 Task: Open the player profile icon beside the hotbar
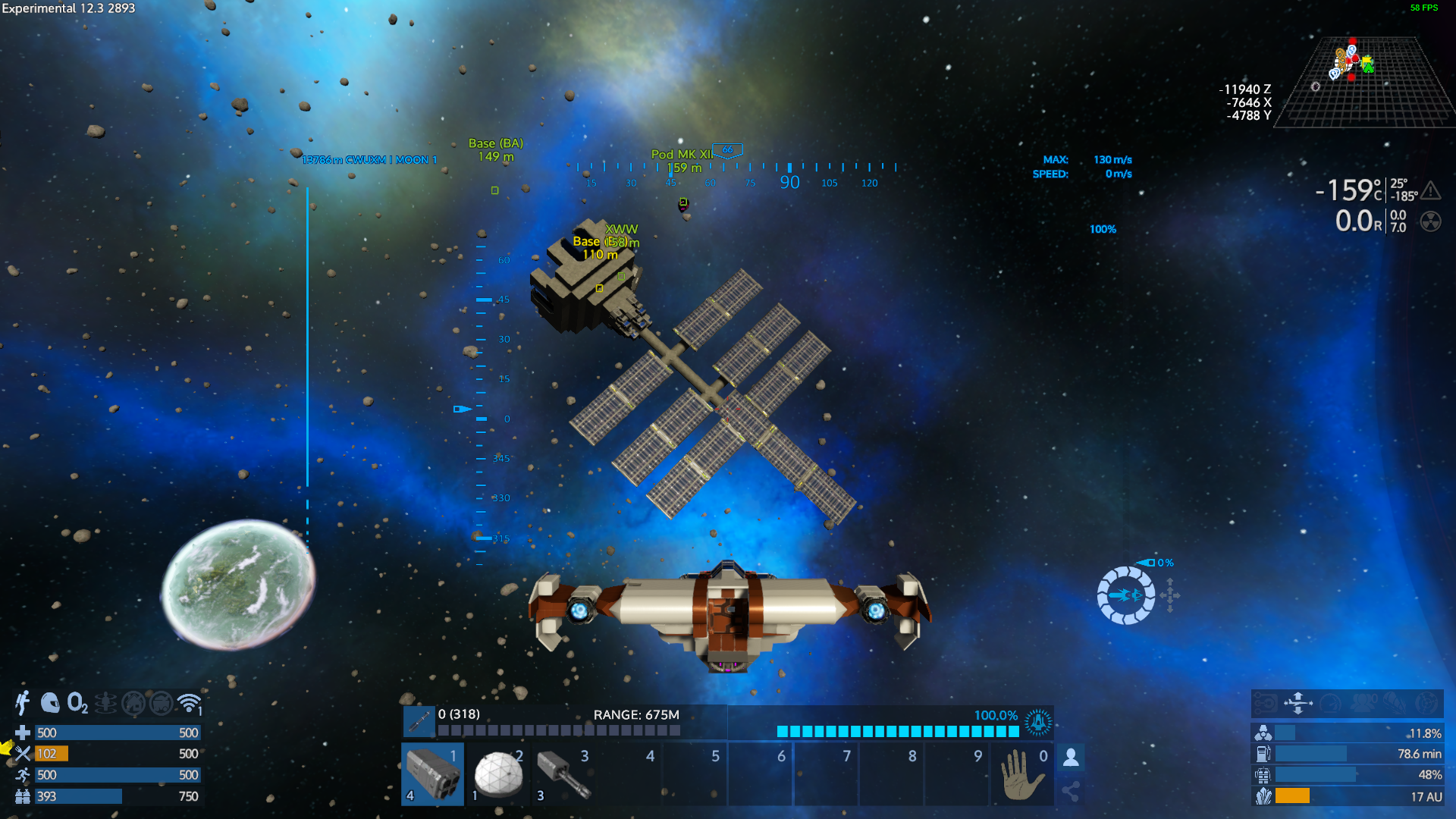1071,757
